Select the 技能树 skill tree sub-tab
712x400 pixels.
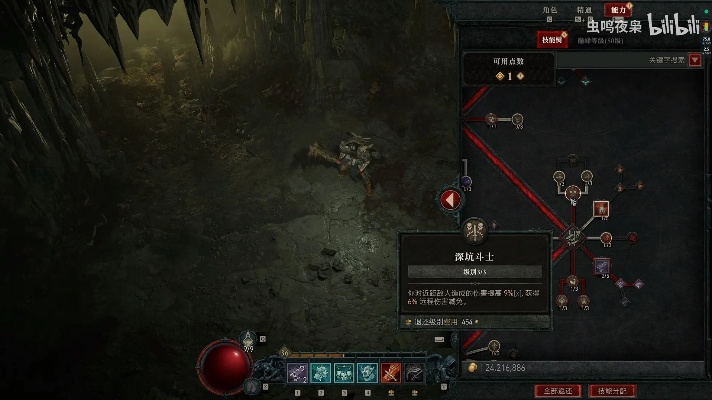[551, 40]
